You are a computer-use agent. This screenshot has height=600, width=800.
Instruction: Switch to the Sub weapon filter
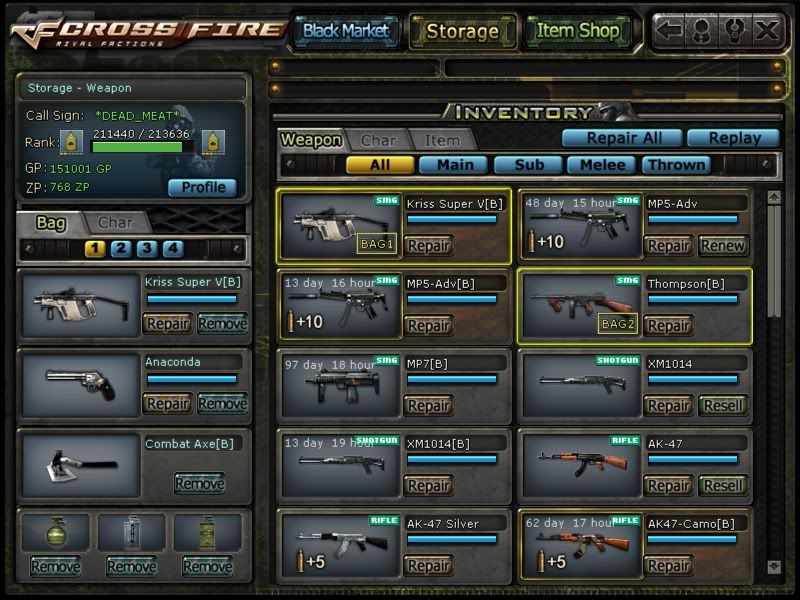528,165
